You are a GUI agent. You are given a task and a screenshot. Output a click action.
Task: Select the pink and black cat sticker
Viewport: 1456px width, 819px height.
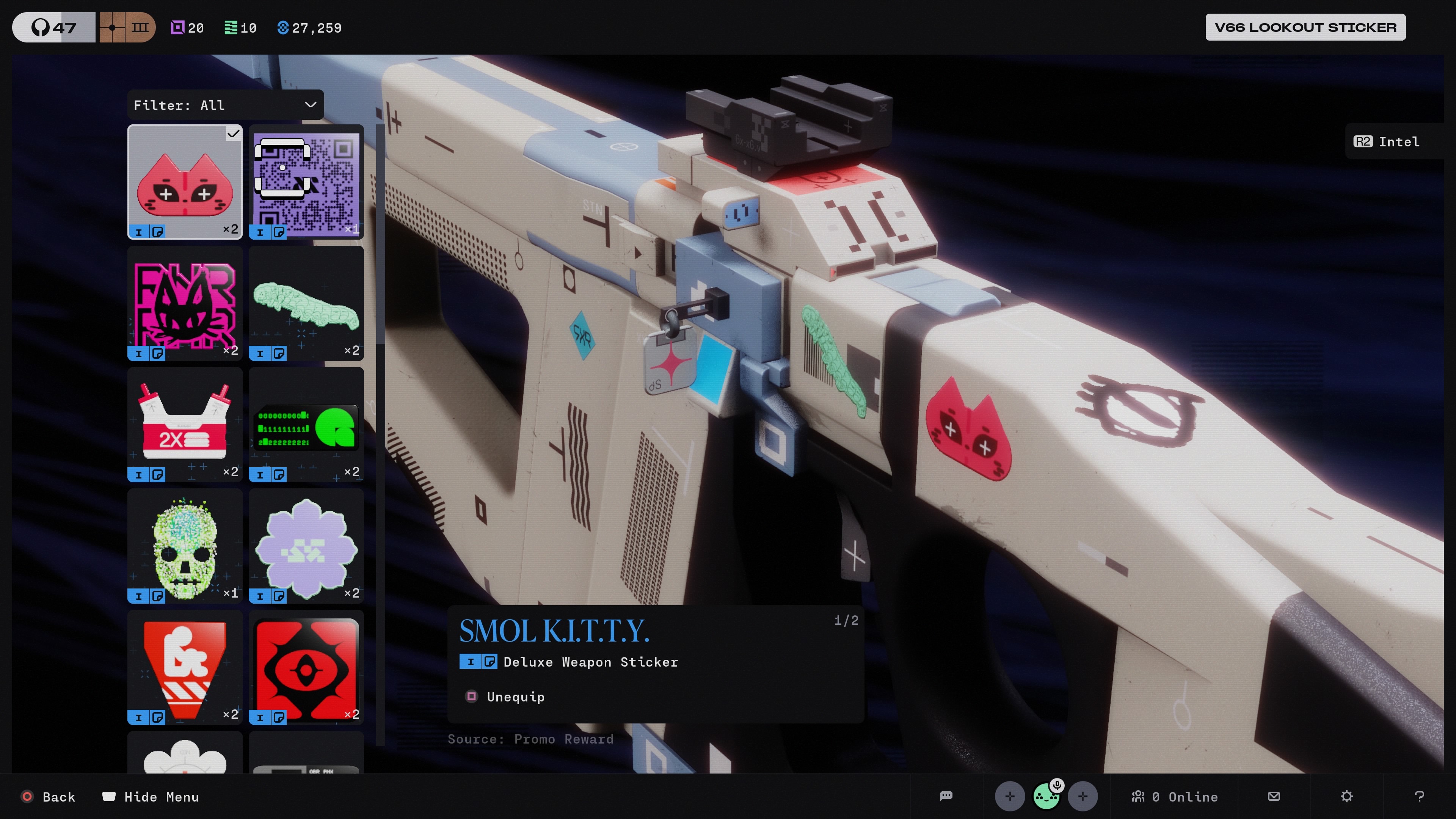(x=185, y=303)
